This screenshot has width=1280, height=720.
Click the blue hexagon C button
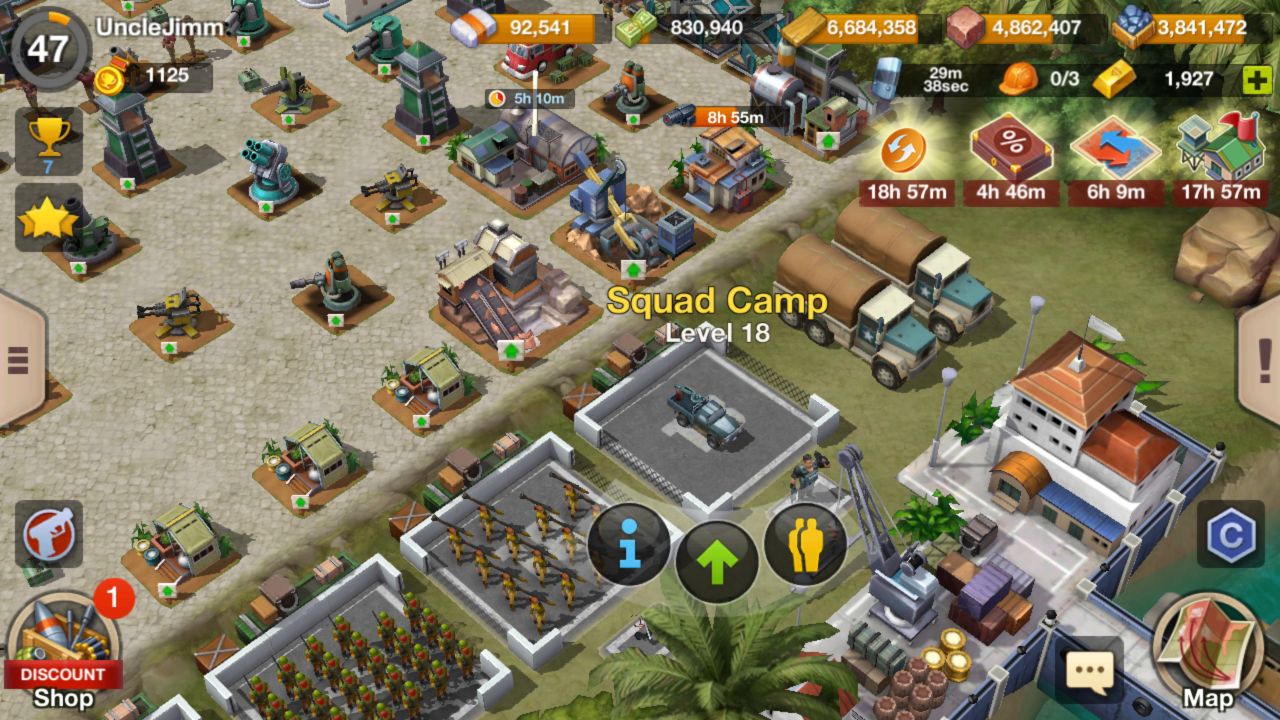(x=1230, y=535)
